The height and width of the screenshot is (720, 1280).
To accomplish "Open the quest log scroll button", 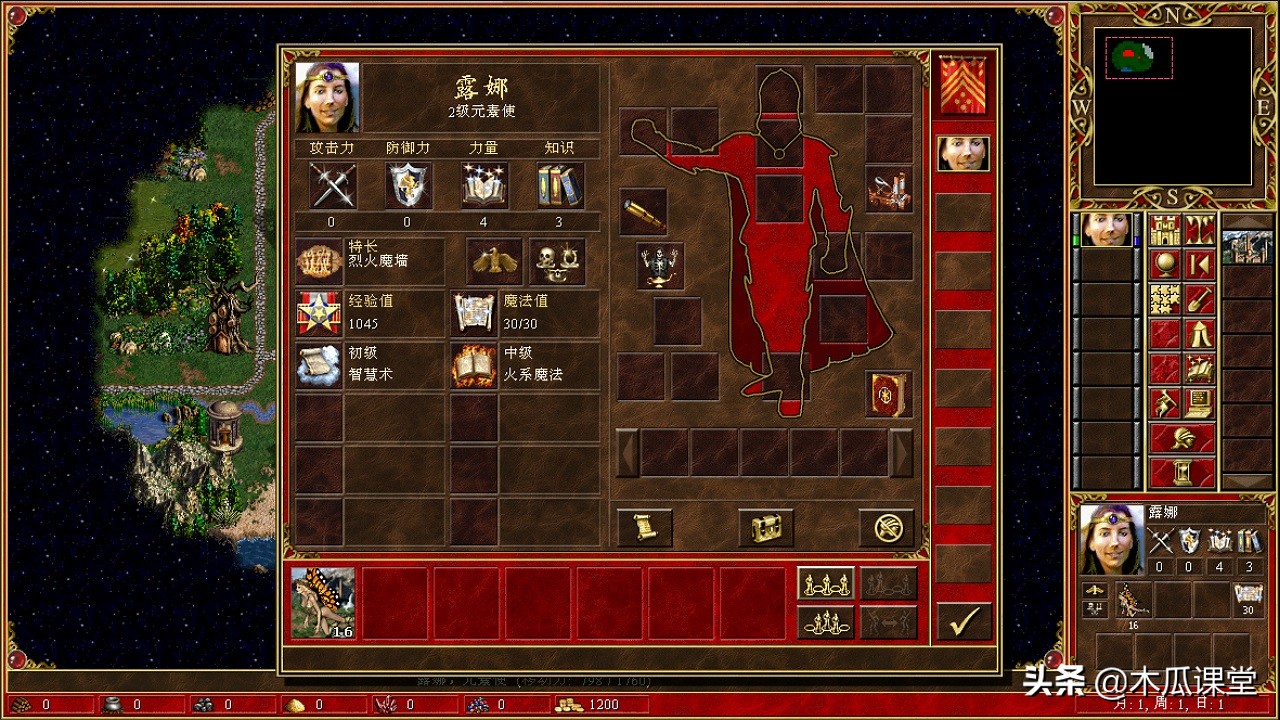I will [x=644, y=527].
